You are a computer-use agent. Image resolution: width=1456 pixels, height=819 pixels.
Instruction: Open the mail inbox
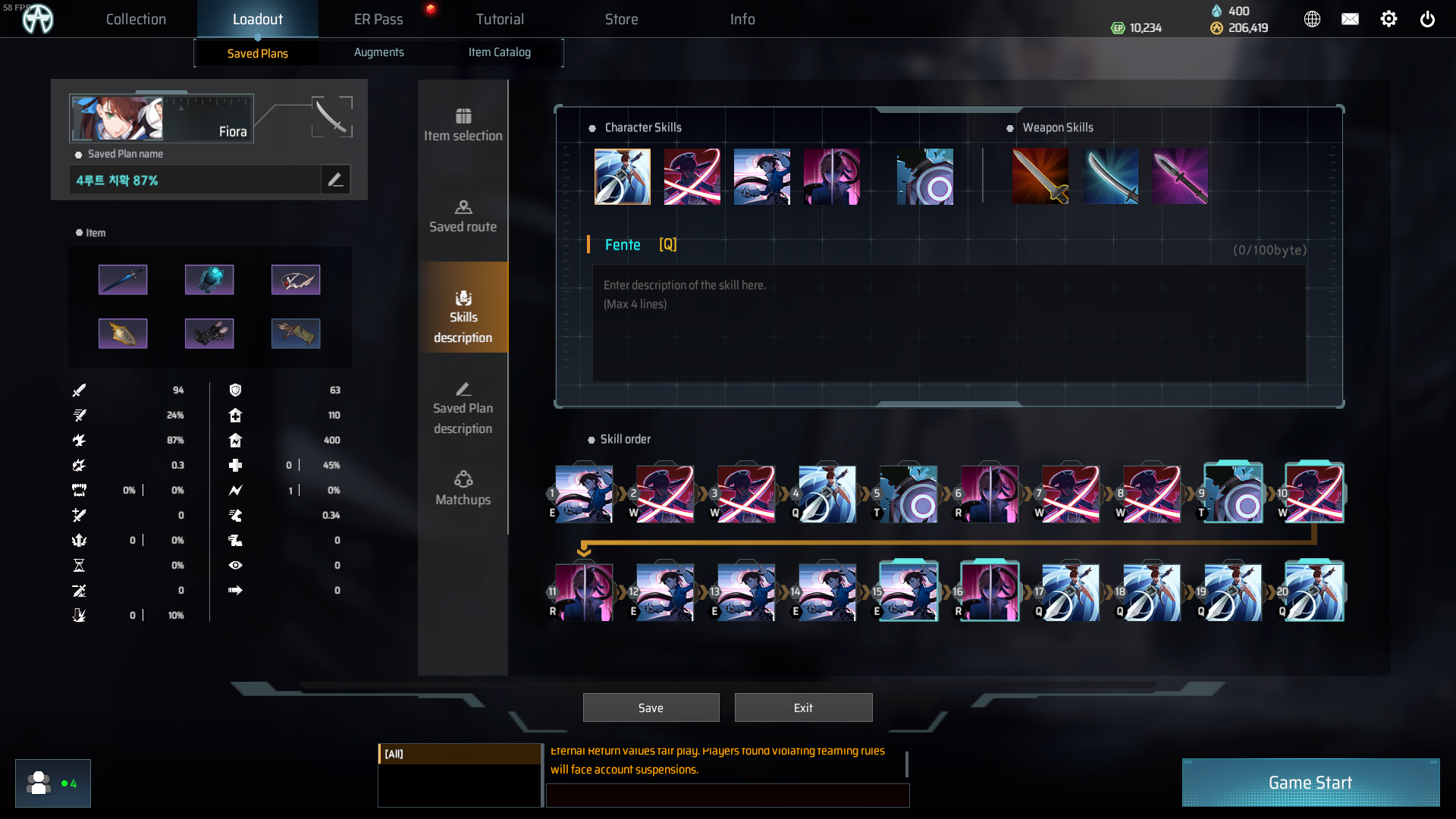click(1350, 19)
